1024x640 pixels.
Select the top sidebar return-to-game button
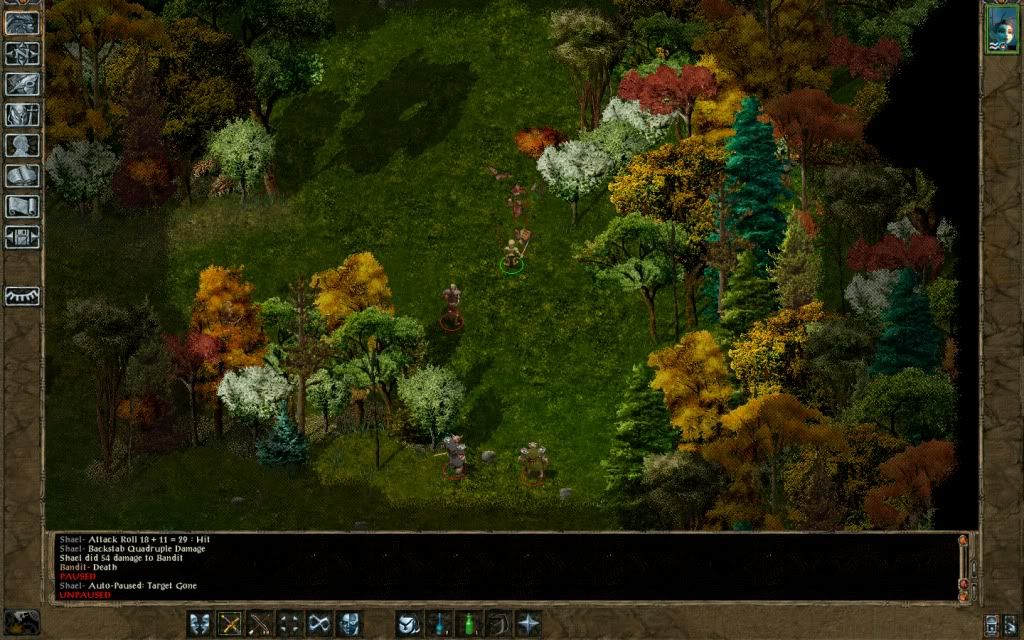point(22,23)
